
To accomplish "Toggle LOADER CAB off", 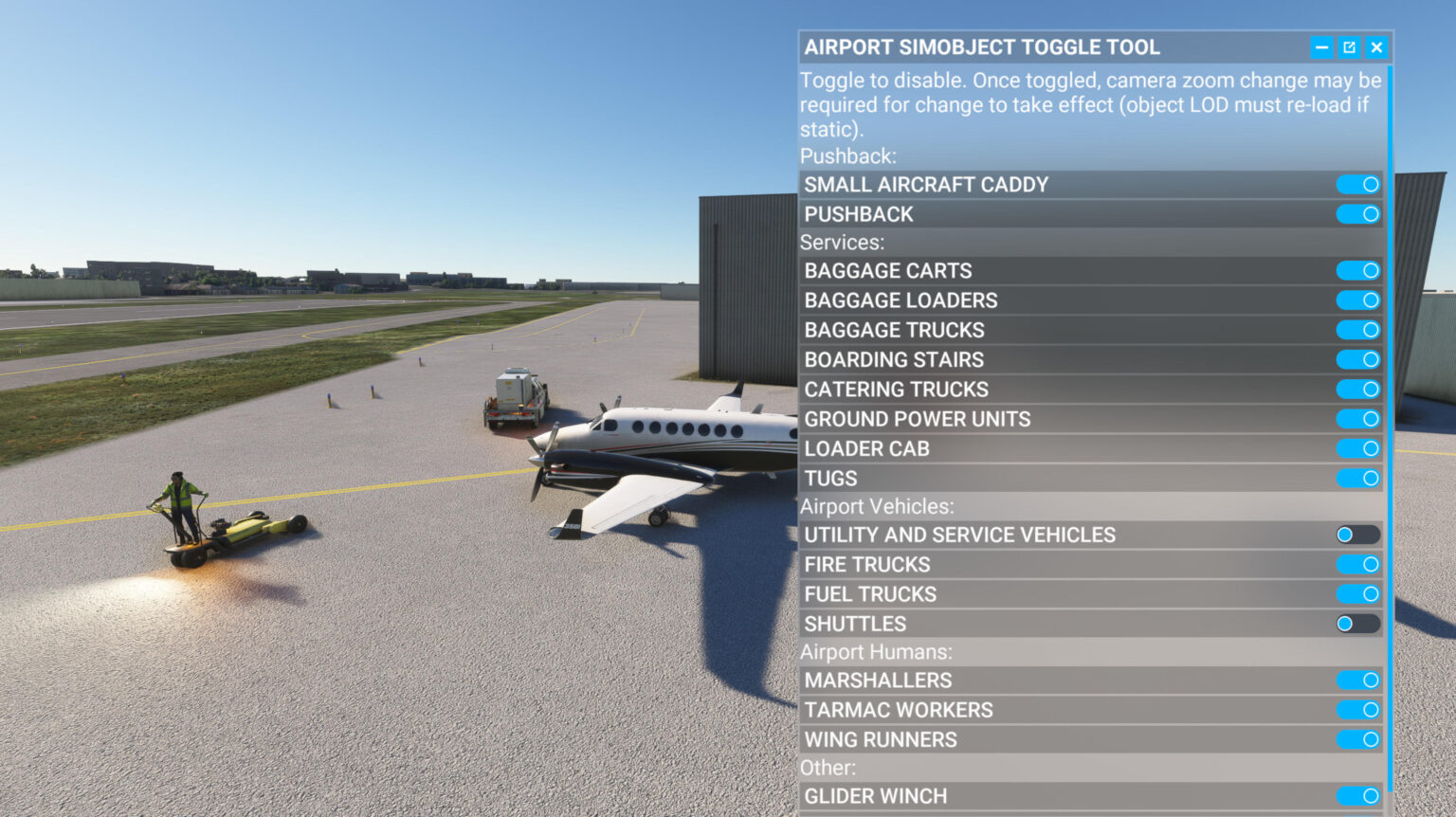I will (1357, 448).
